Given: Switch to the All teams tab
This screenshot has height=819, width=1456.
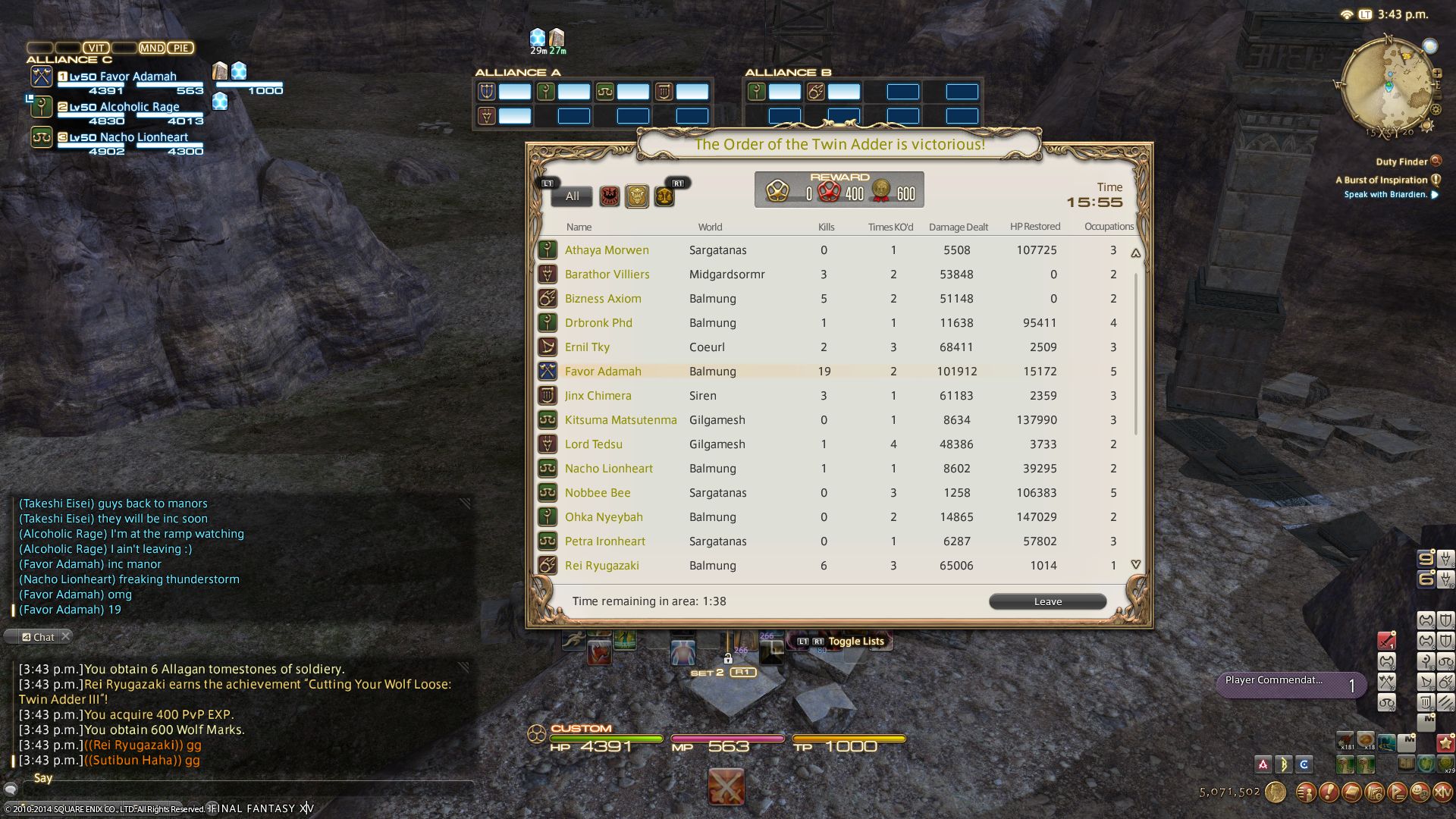Looking at the screenshot, I should (572, 196).
